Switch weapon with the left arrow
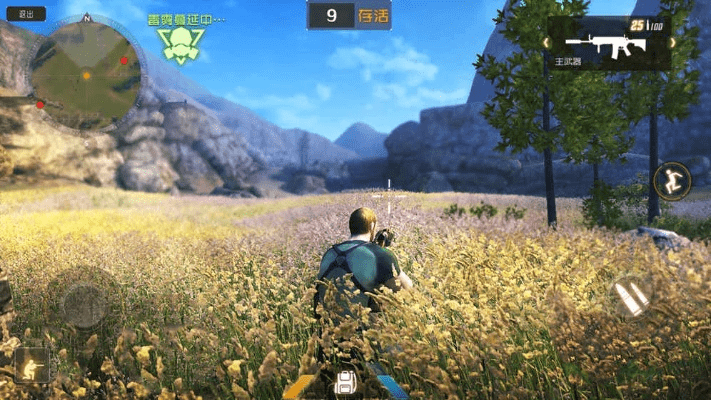The height and width of the screenshot is (400, 711). pyautogui.click(x=300, y=386)
